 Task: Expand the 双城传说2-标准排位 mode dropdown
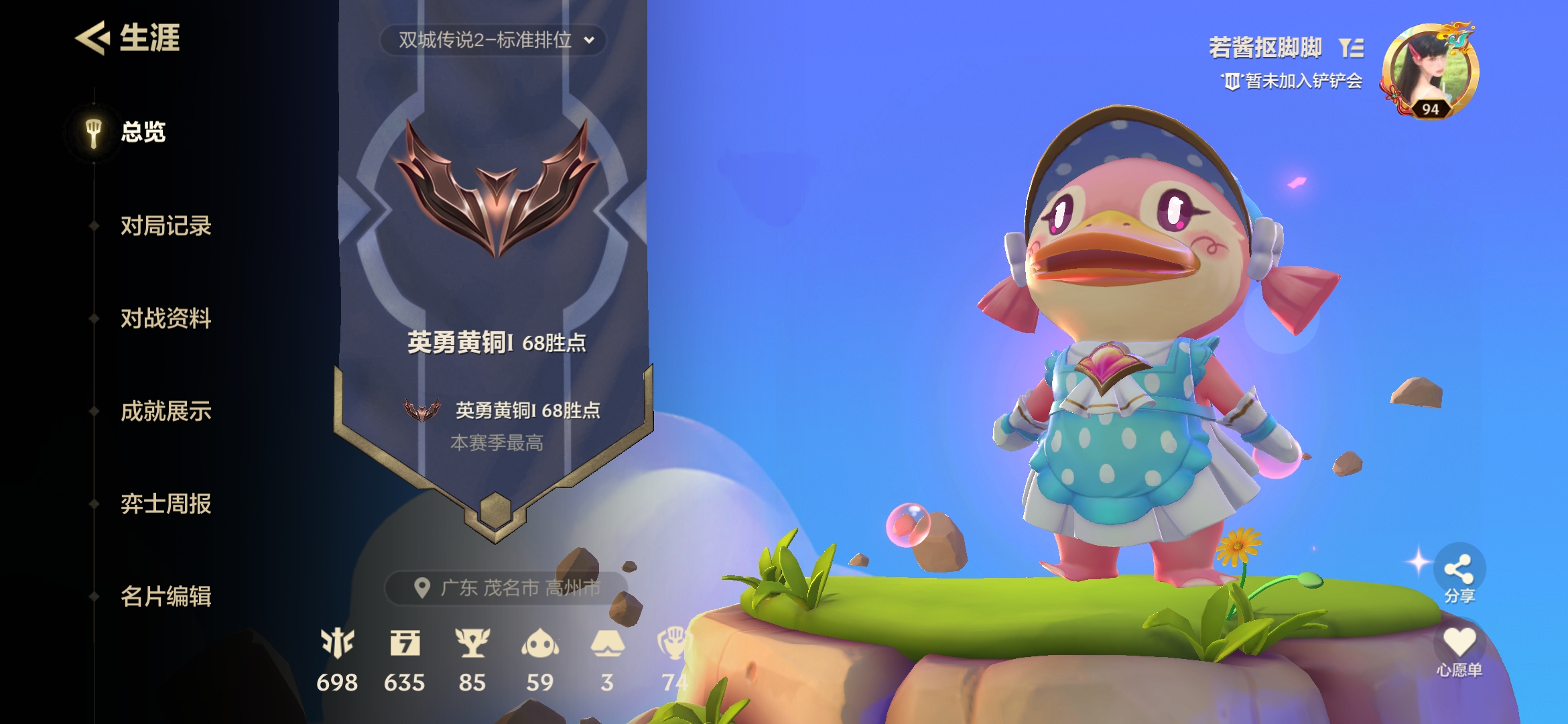494,40
